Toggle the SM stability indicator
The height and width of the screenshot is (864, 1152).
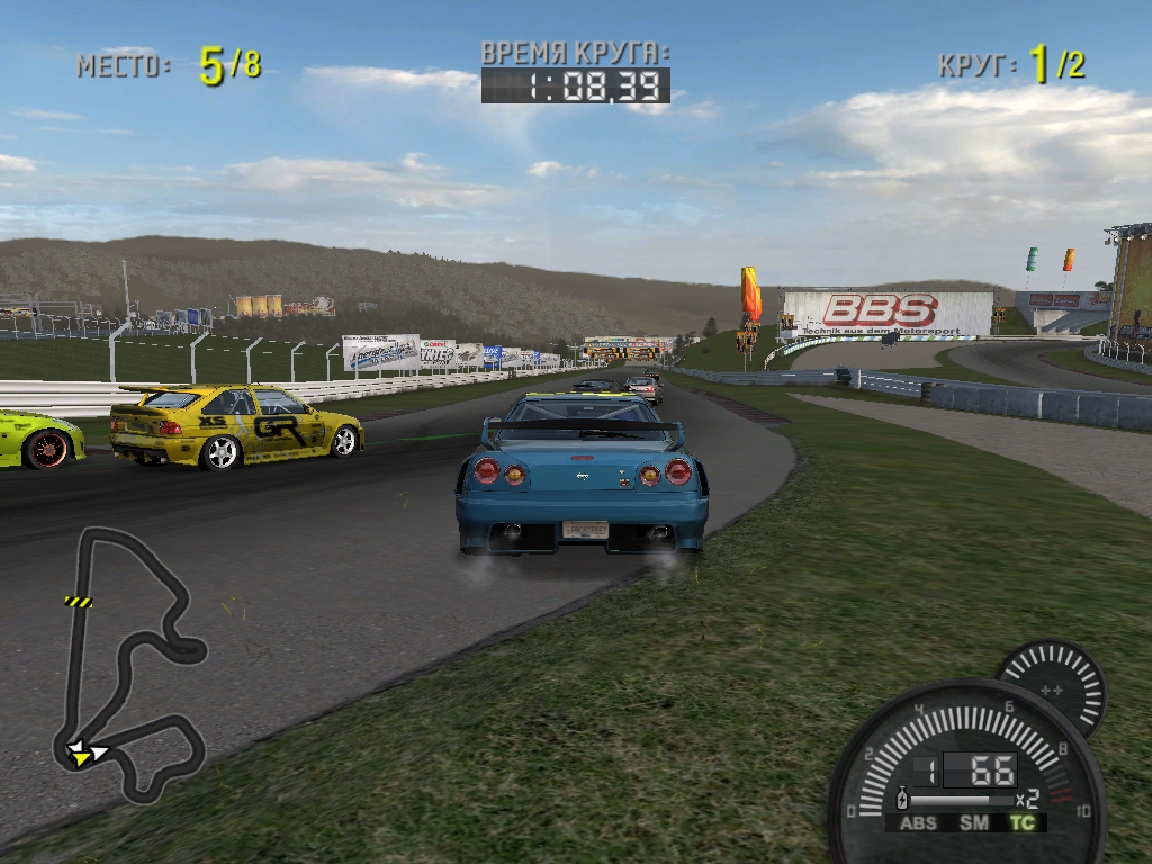tap(974, 823)
